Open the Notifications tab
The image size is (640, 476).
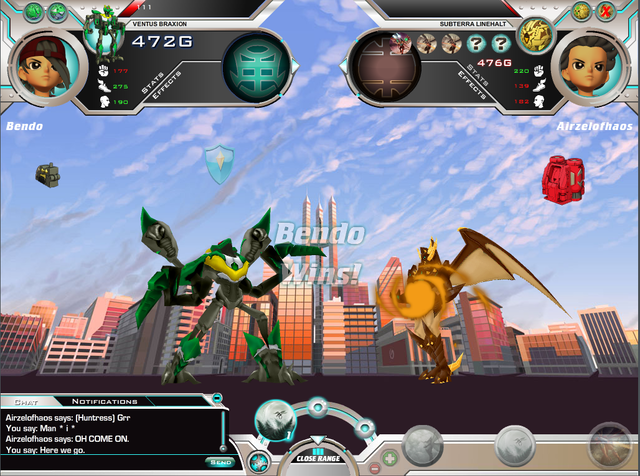tap(103, 401)
